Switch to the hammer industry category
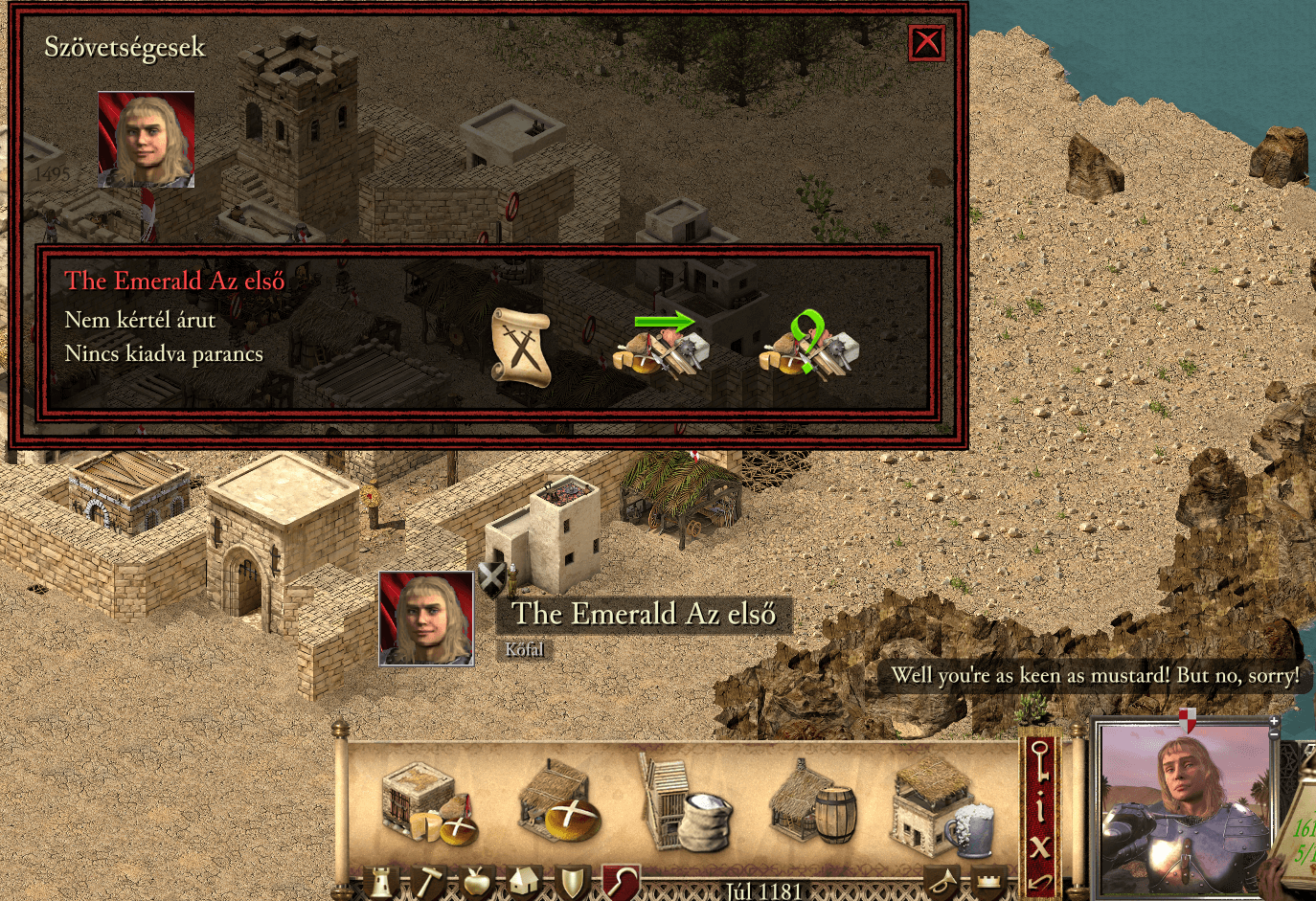Image resolution: width=1316 pixels, height=901 pixels. point(429,884)
